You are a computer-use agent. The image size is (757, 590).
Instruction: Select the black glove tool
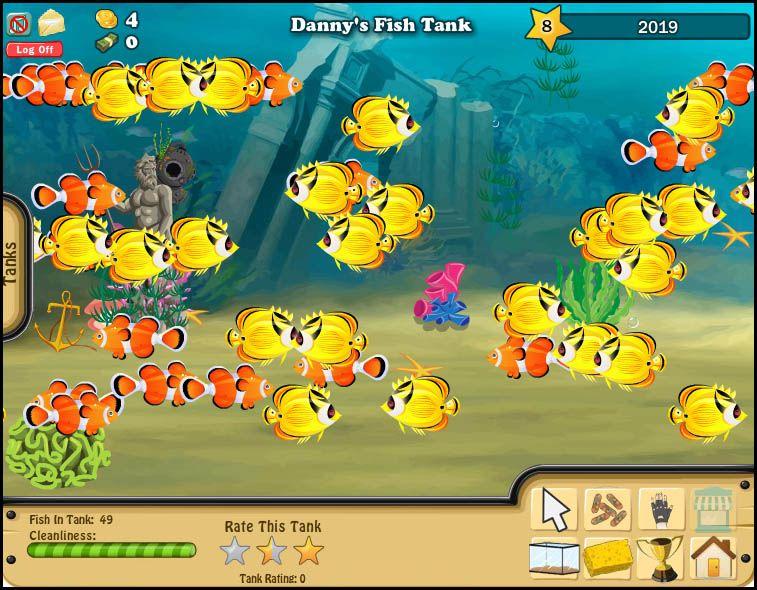click(x=660, y=509)
